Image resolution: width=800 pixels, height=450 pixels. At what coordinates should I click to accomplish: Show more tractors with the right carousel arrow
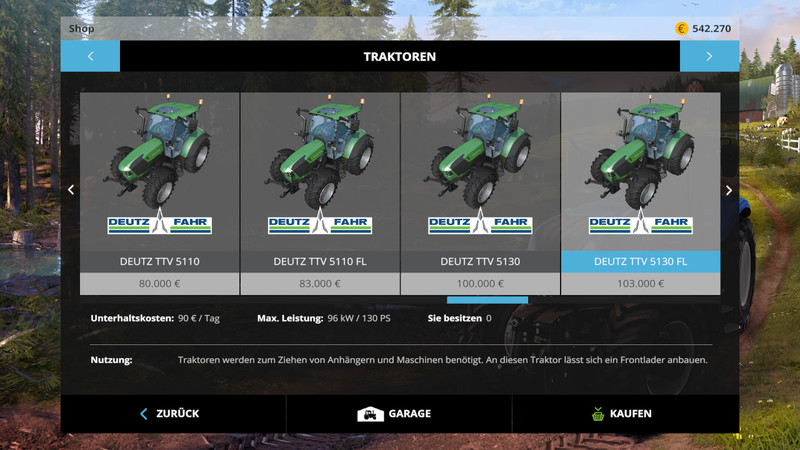pyautogui.click(x=729, y=190)
